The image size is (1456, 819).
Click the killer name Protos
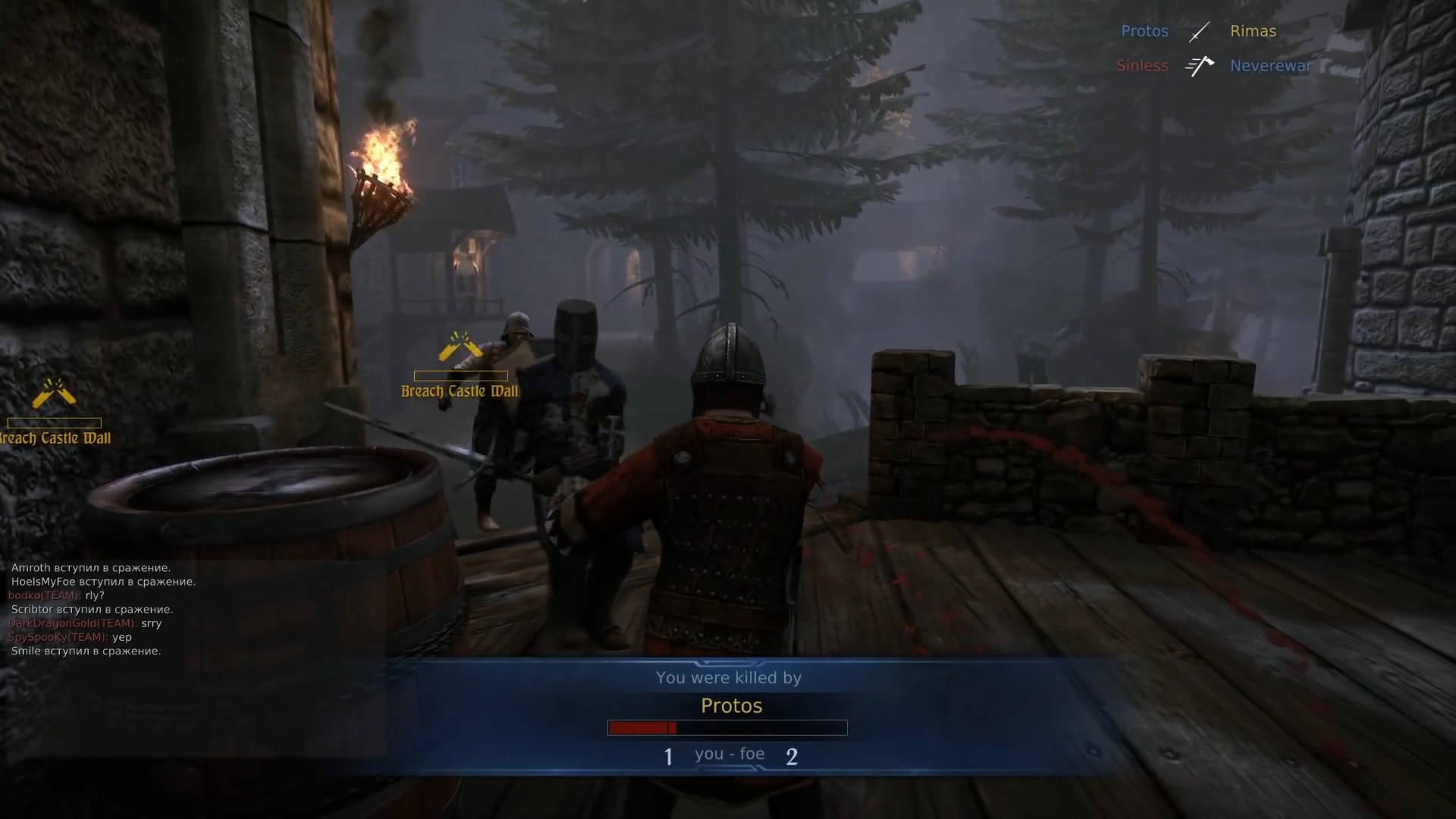click(730, 705)
